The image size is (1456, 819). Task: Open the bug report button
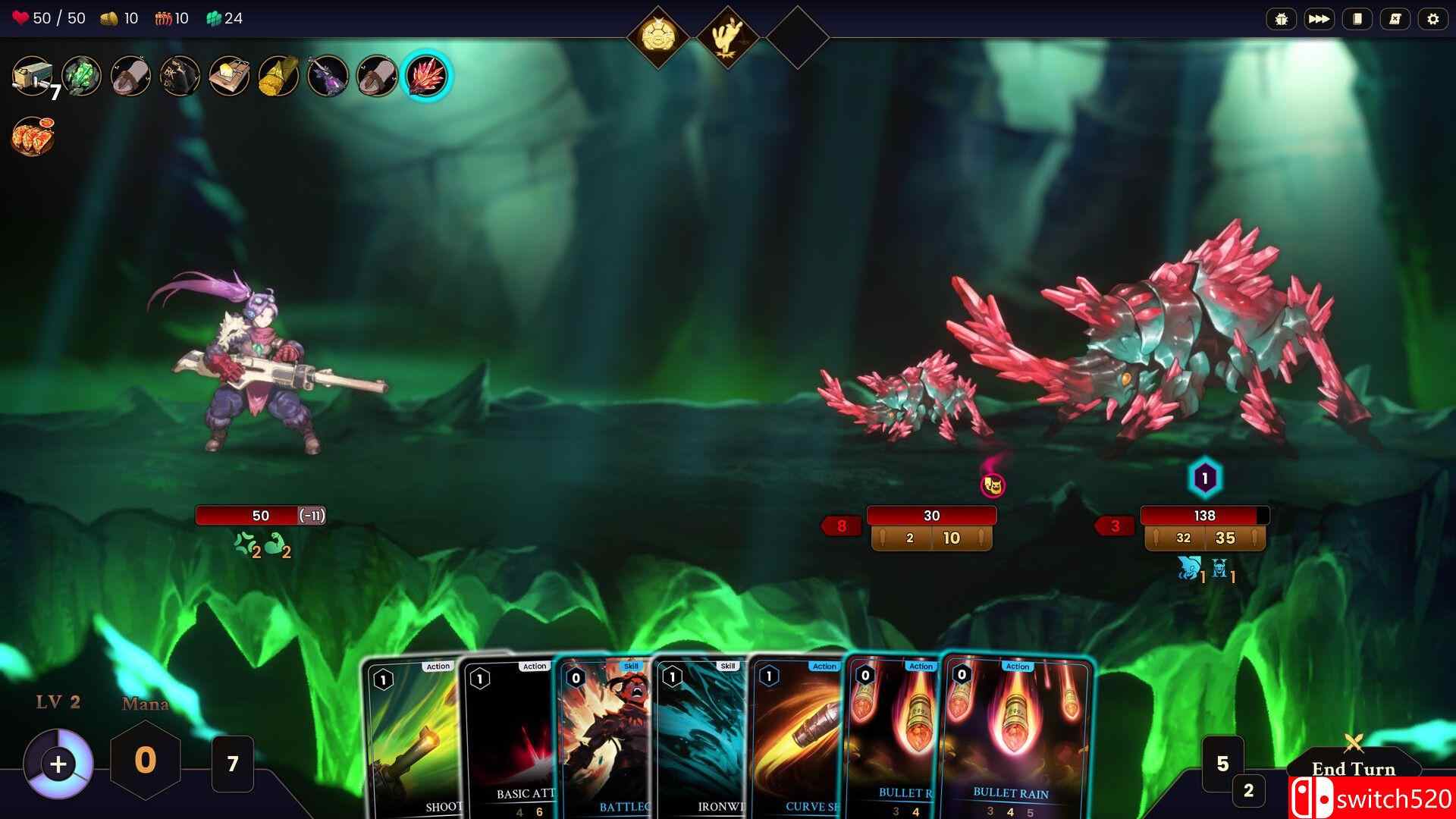pyautogui.click(x=1281, y=19)
